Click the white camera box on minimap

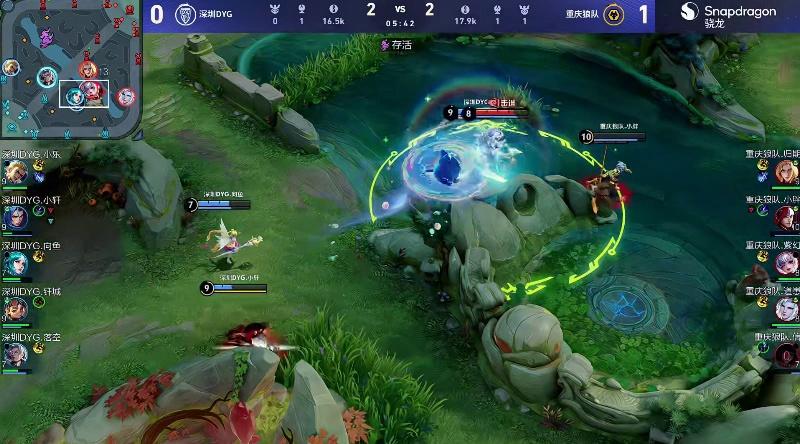point(84,92)
